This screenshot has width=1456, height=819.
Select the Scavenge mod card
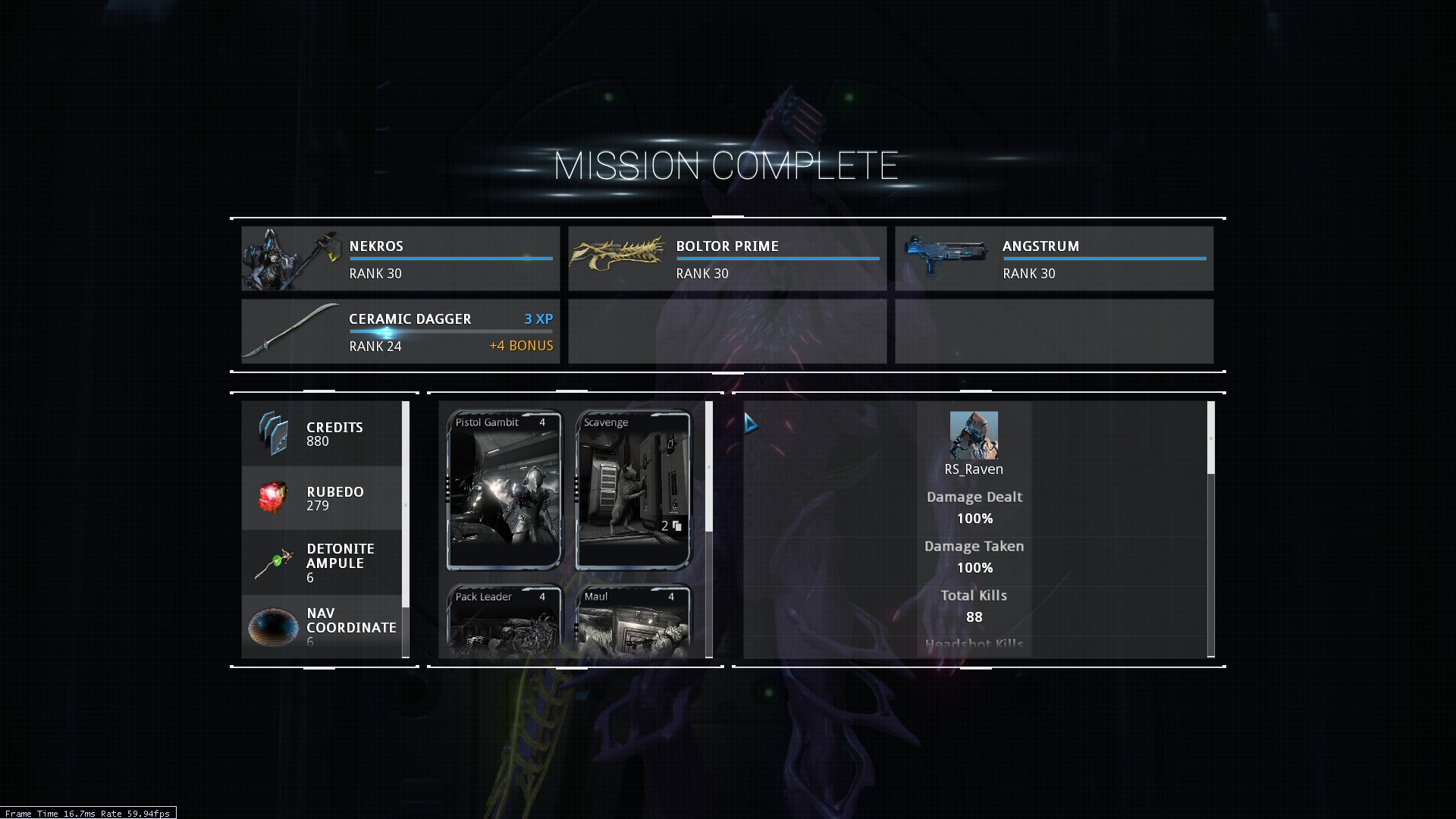(633, 490)
